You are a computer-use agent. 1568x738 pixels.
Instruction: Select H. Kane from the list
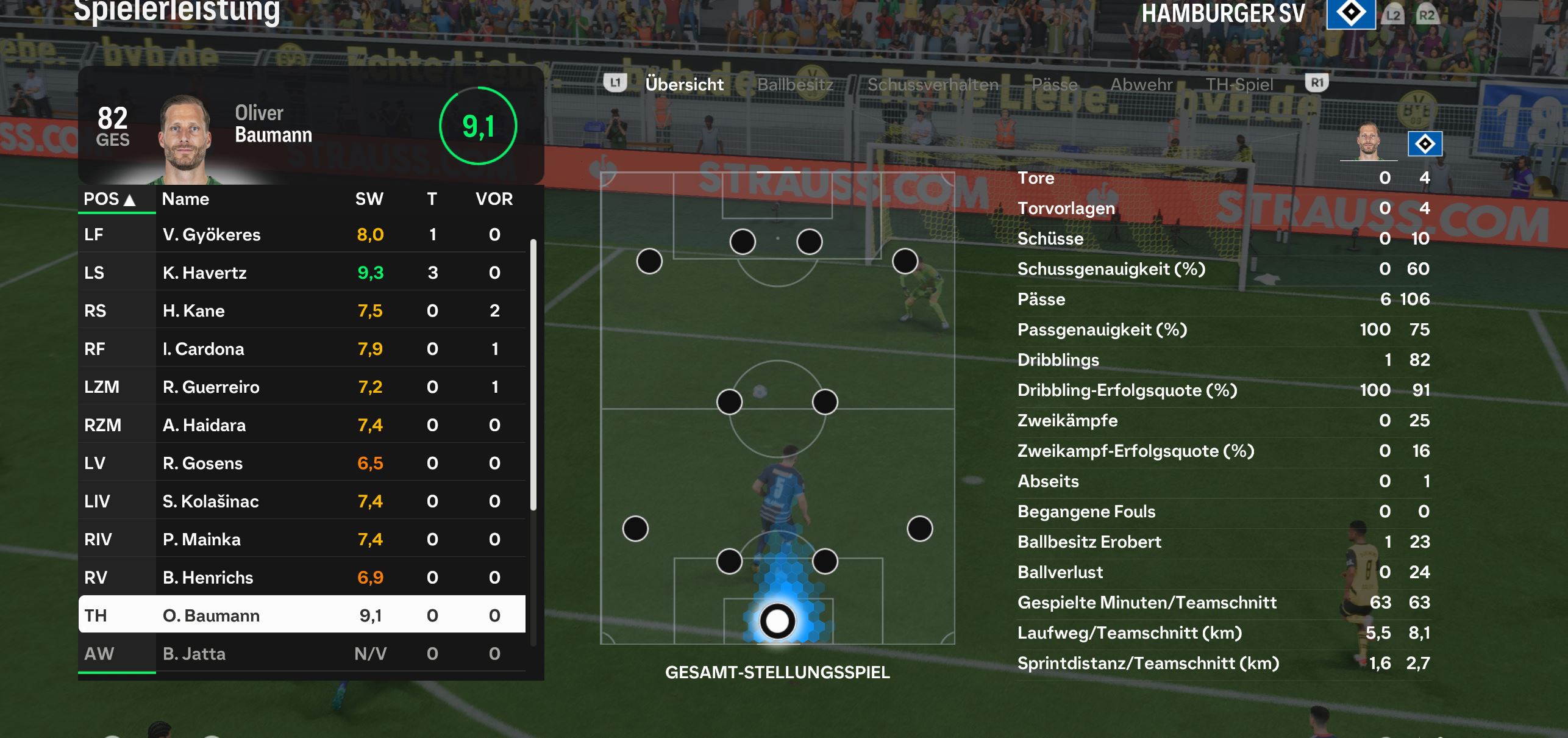pyautogui.click(x=302, y=311)
